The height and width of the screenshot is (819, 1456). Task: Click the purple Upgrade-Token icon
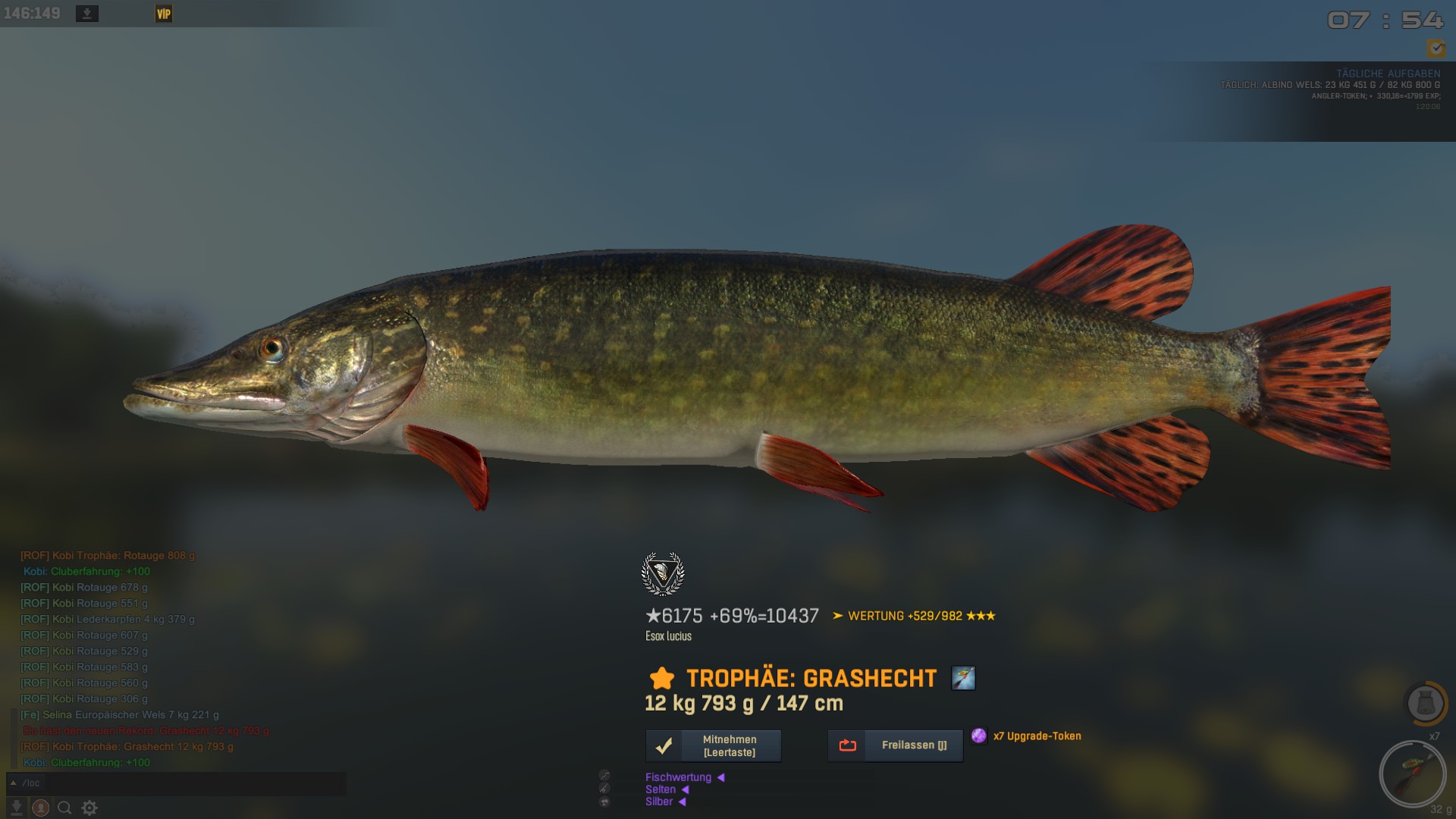[979, 736]
